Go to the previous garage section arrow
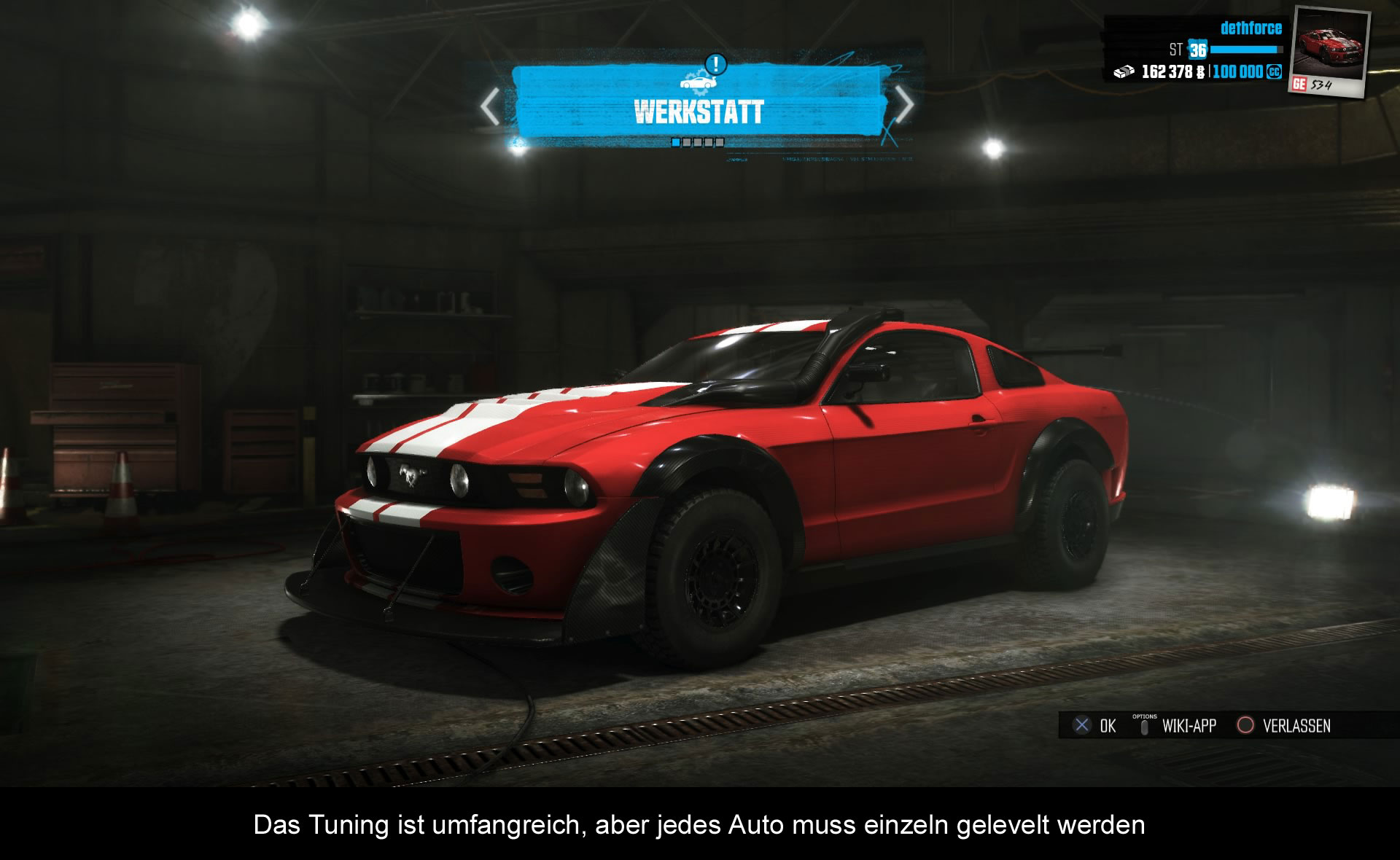The height and width of the screenshot is (860, 1400). click(491, 107)
